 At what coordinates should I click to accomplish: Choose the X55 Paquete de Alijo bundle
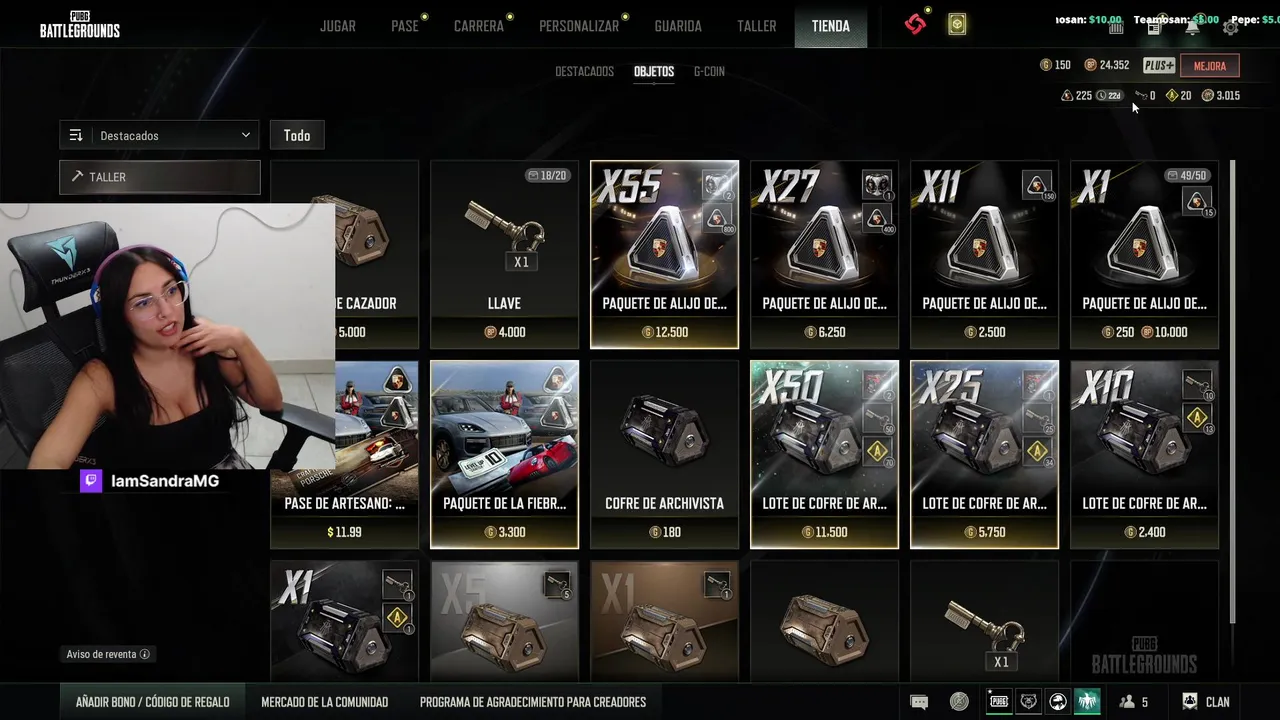click(664, 255)
